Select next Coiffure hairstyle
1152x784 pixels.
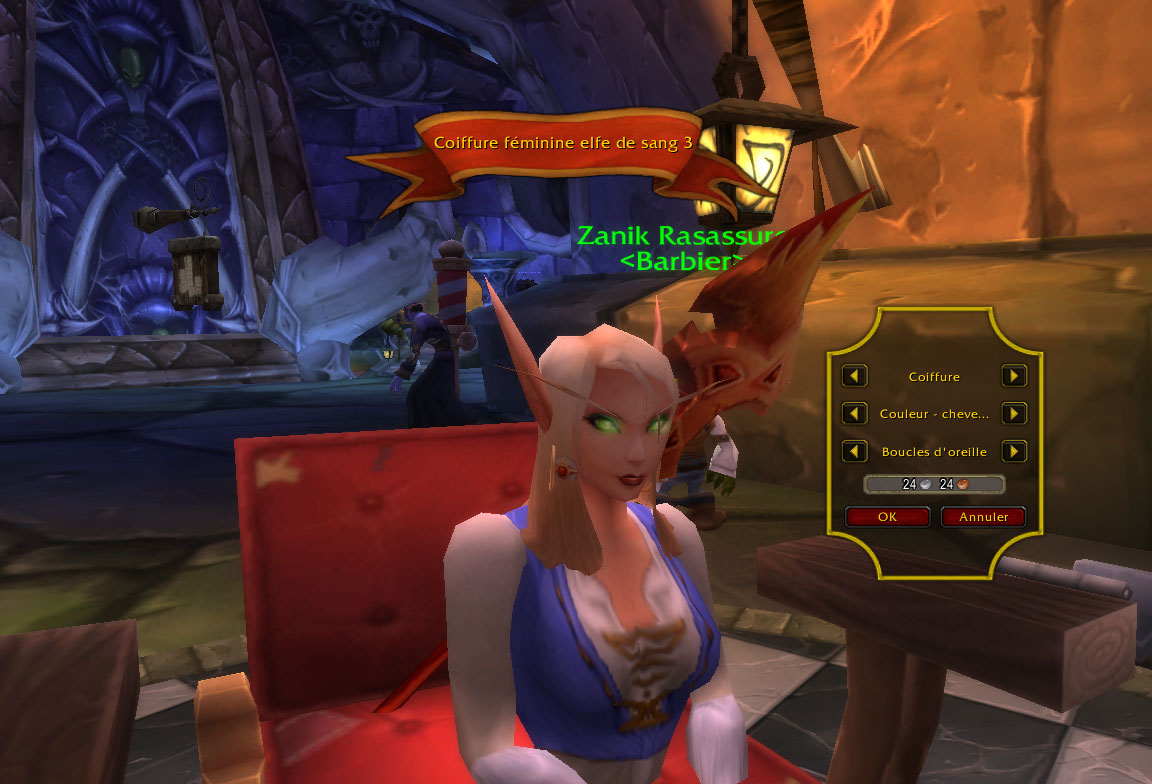coord(1014,376)
